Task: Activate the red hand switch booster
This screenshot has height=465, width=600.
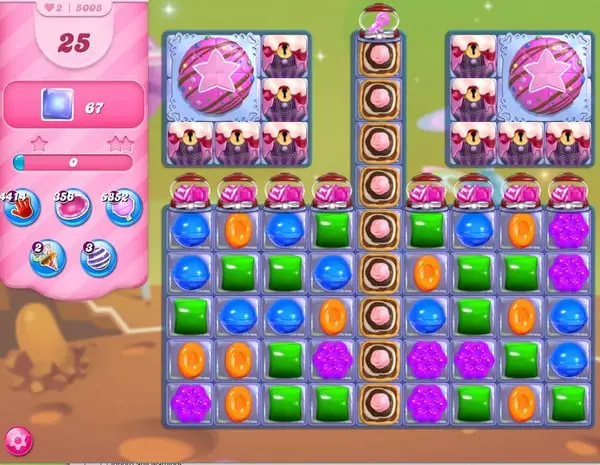Action: tap(20, 207)
